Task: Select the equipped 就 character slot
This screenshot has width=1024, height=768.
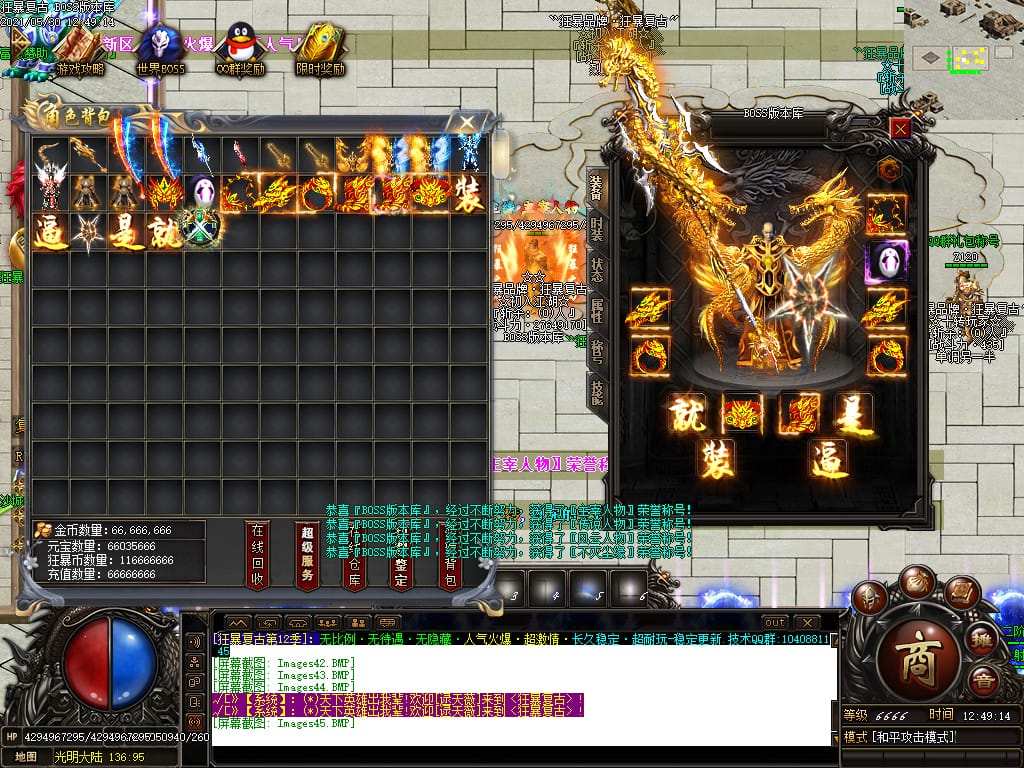Action: (687, 412)
